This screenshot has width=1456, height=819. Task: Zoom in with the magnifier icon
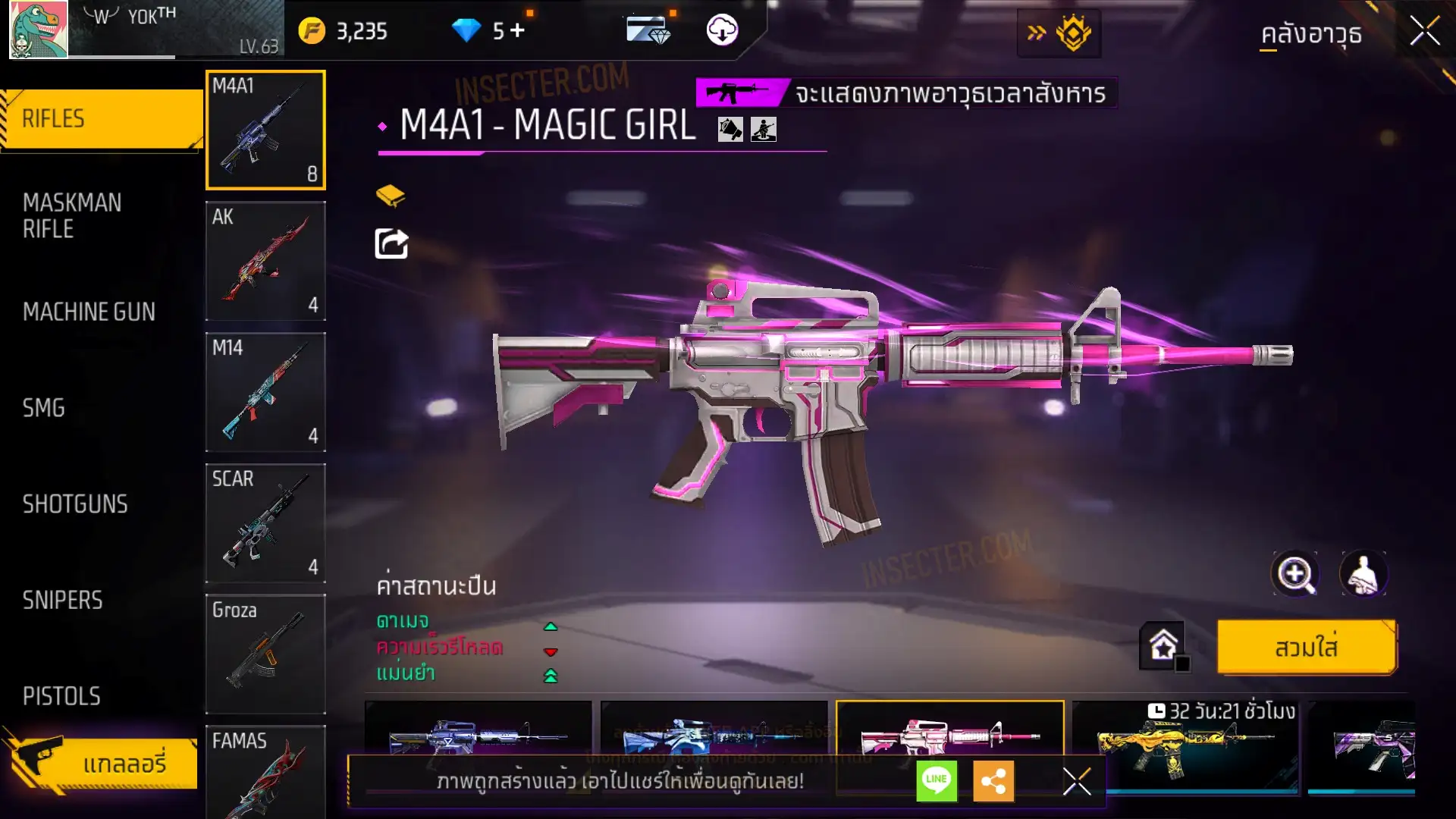[x=1294, y=574]
